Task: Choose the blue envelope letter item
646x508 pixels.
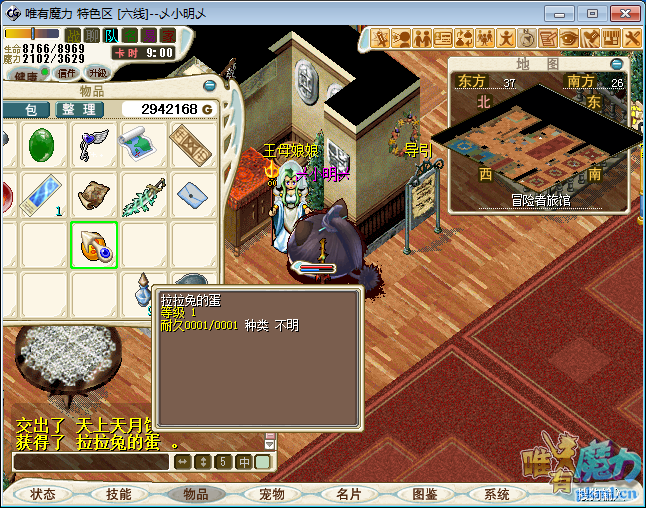Action: pyautogui.click(x=192, y=195)
